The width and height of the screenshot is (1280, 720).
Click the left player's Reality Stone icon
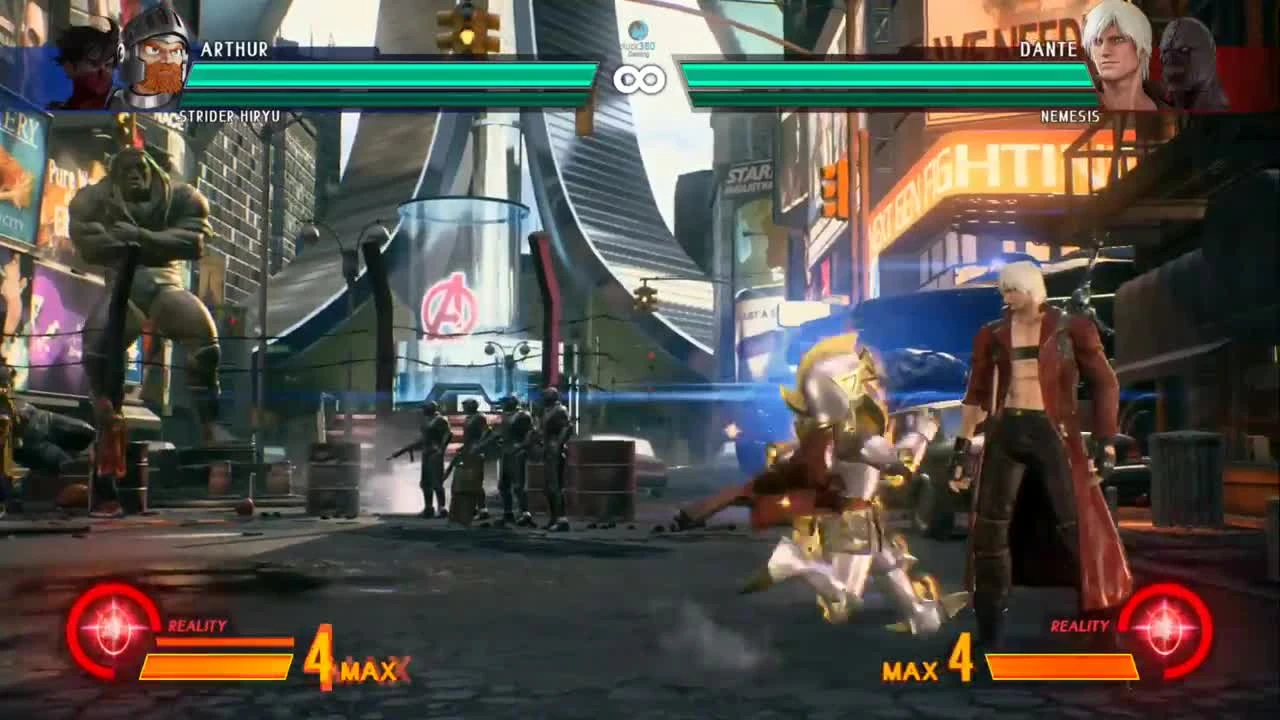coord(113,628)
